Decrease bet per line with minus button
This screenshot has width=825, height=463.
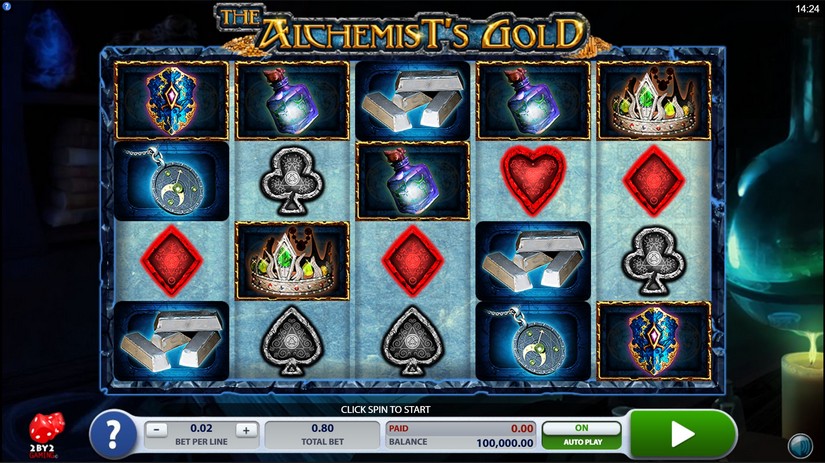coord(158,430)
